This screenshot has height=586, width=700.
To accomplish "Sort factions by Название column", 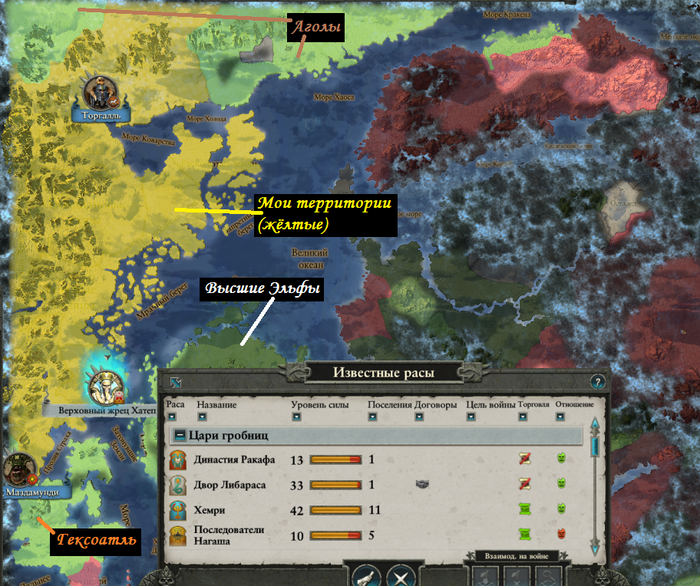I will (x=203, y=418).
